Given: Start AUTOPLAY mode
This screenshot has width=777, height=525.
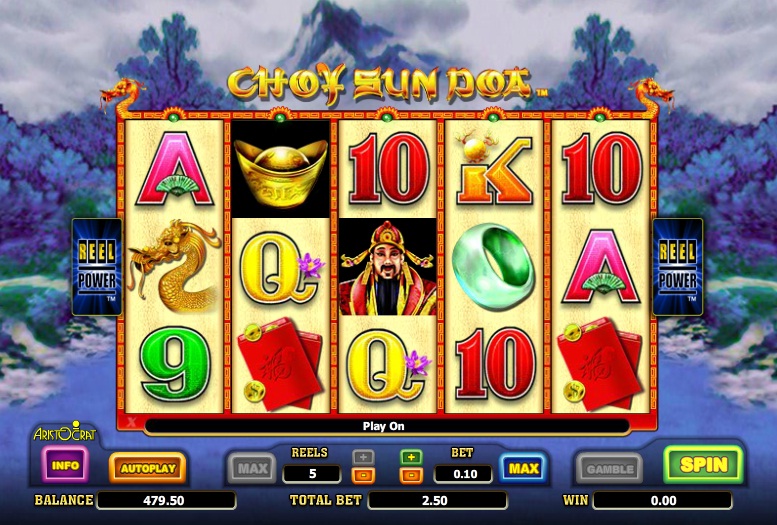Looking at the screenshot, I should click(147, 467).
